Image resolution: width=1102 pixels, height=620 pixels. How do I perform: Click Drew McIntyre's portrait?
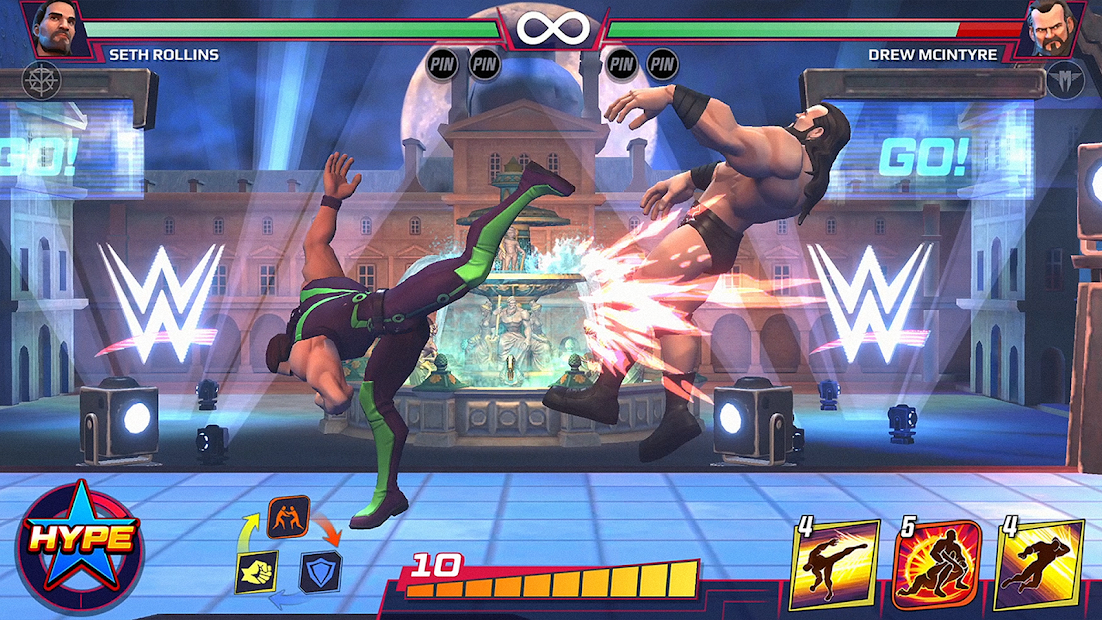[x=1048, y=30]
